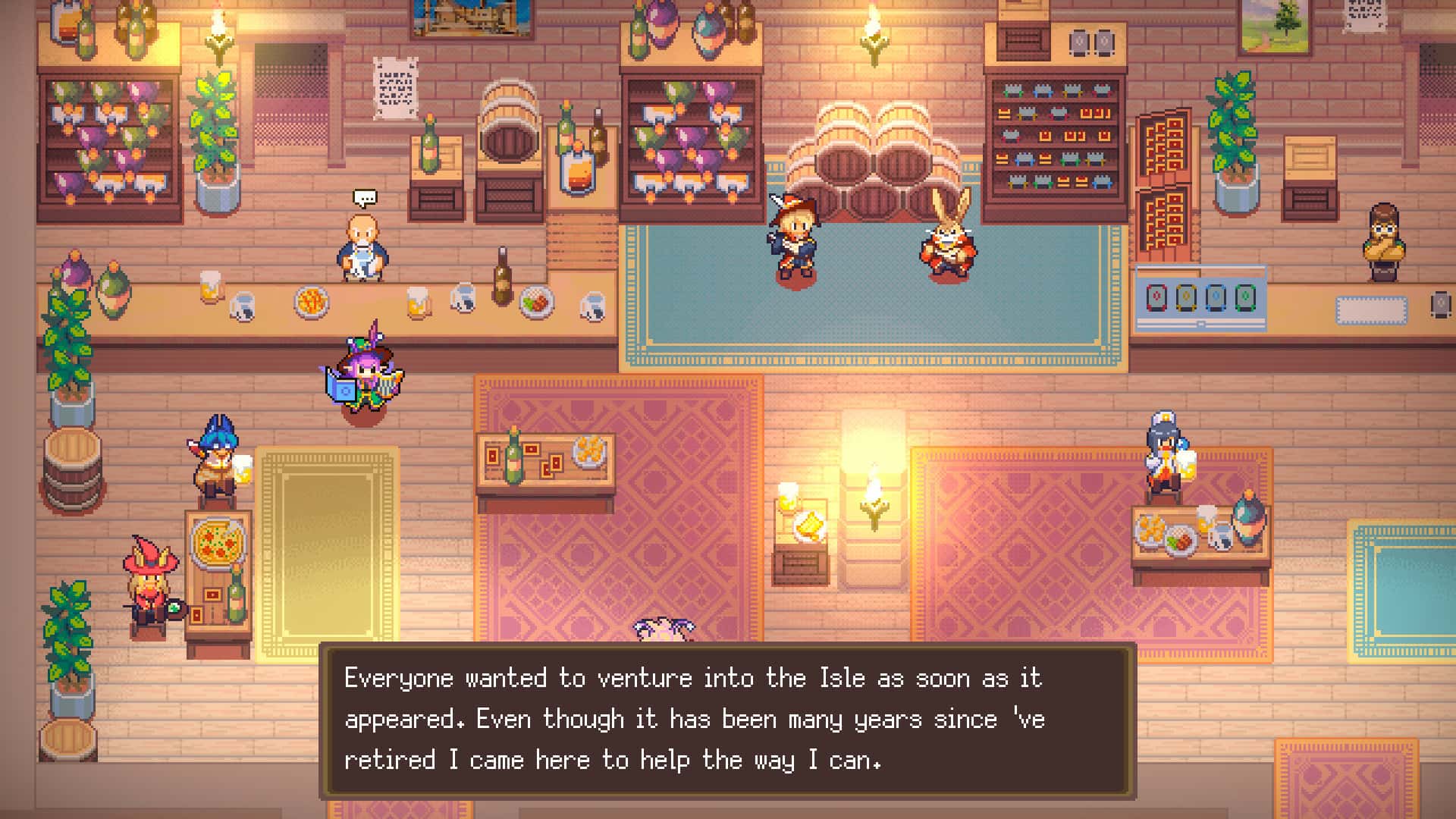The width and height of the screenshot is (1456, 819).
Task: Click the bartender's speech bubble
Action: pos(365,197)
